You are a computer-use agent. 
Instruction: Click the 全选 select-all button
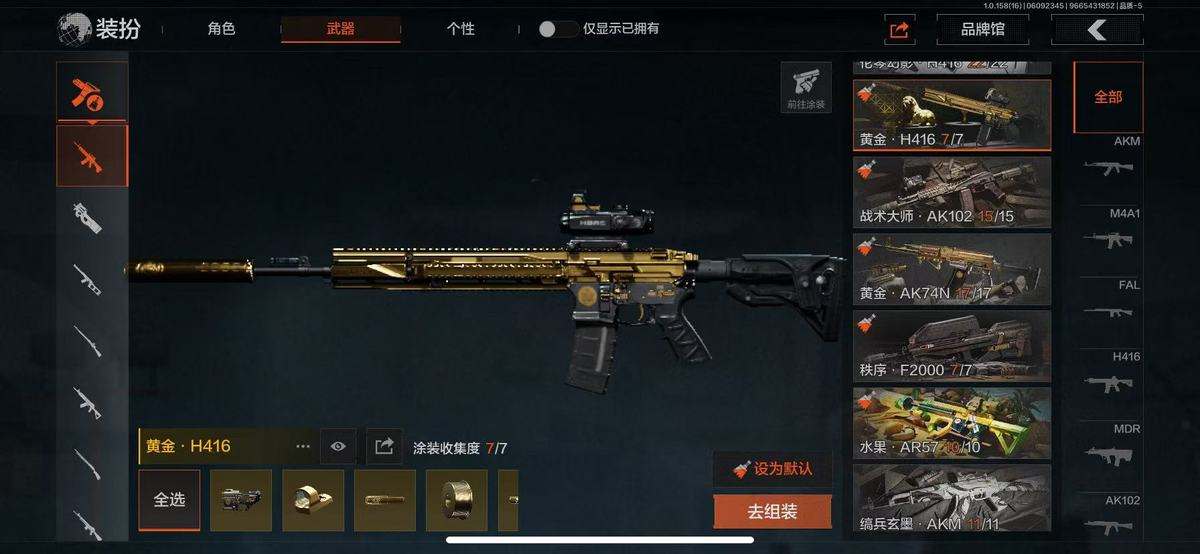click(x=169, y=500)
